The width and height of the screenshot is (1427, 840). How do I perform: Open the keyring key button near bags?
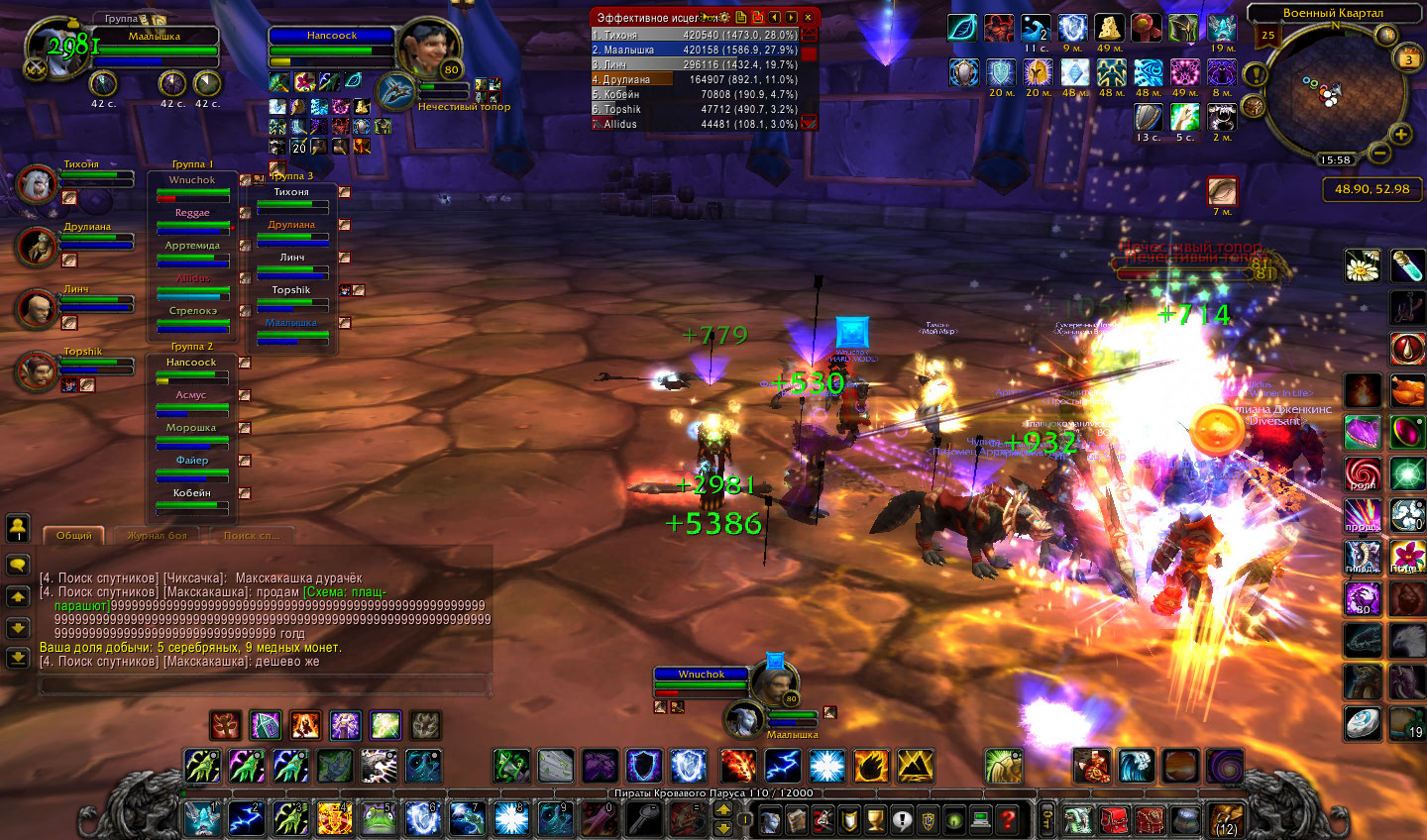coord(1046,820)
